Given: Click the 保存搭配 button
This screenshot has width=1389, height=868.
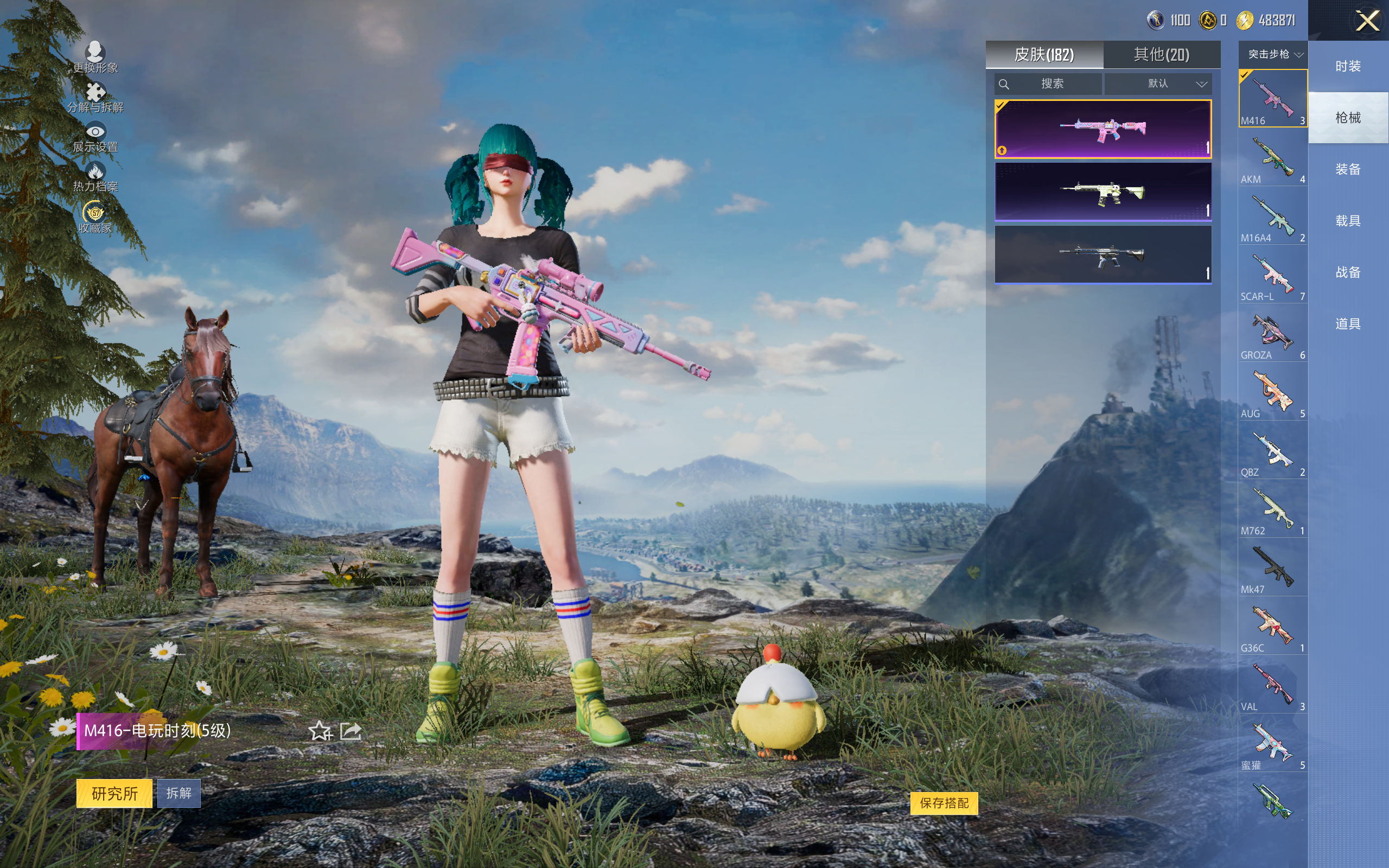Looking at the screenshot, I should click(x=944, y=803).
